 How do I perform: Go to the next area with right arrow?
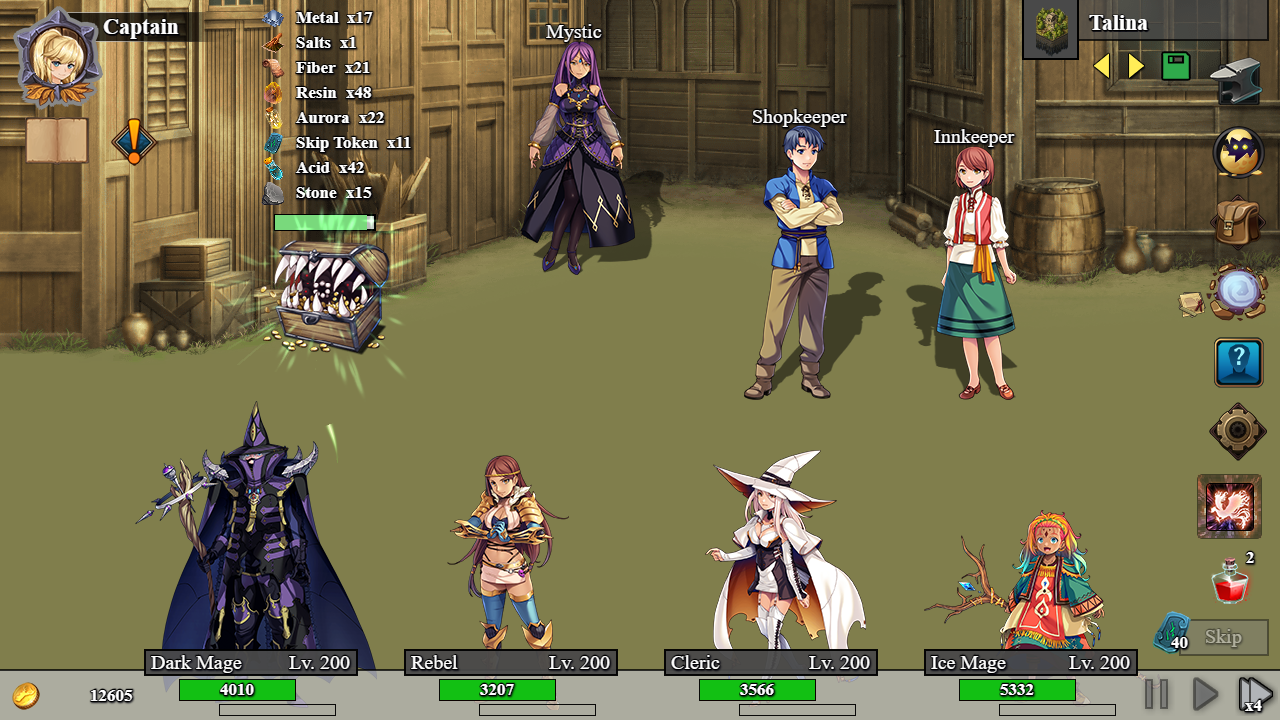(1136, 66)
